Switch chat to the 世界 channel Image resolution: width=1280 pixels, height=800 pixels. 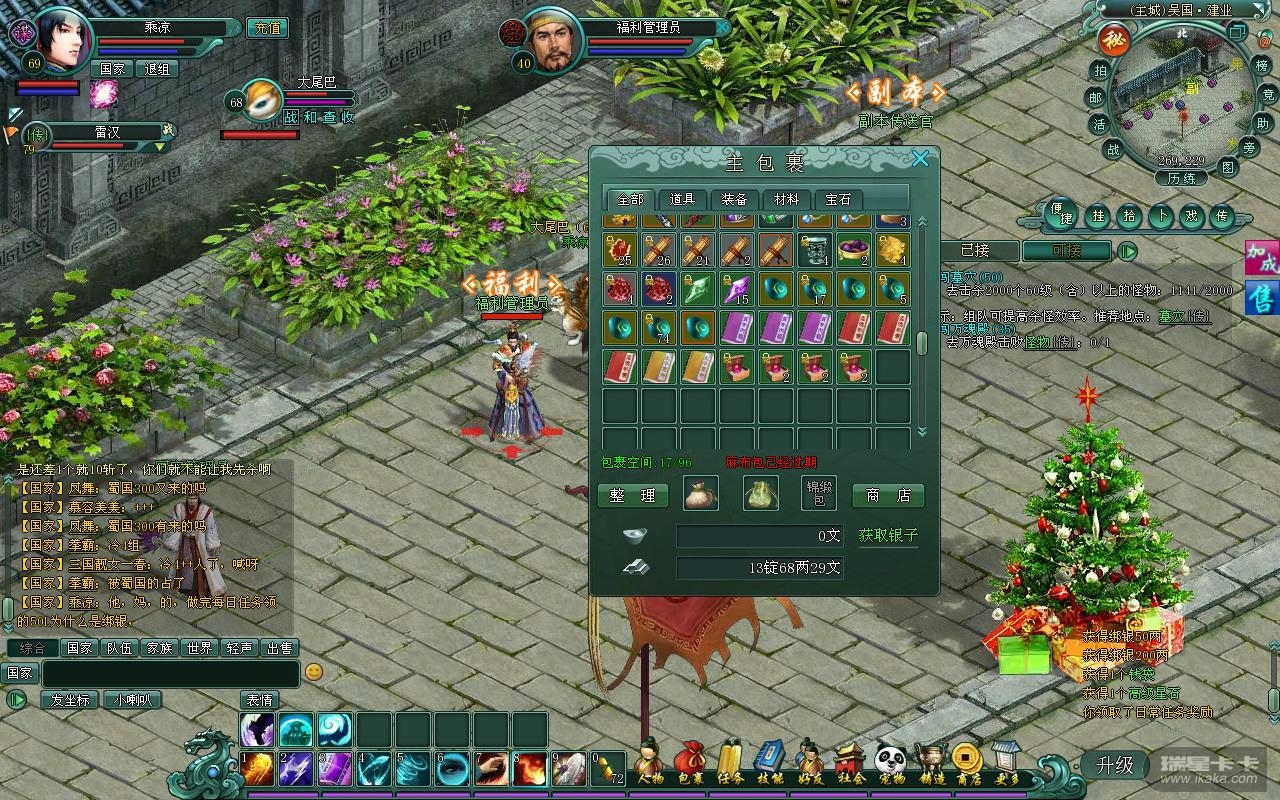pyautogui.click(x=198, y=648)
